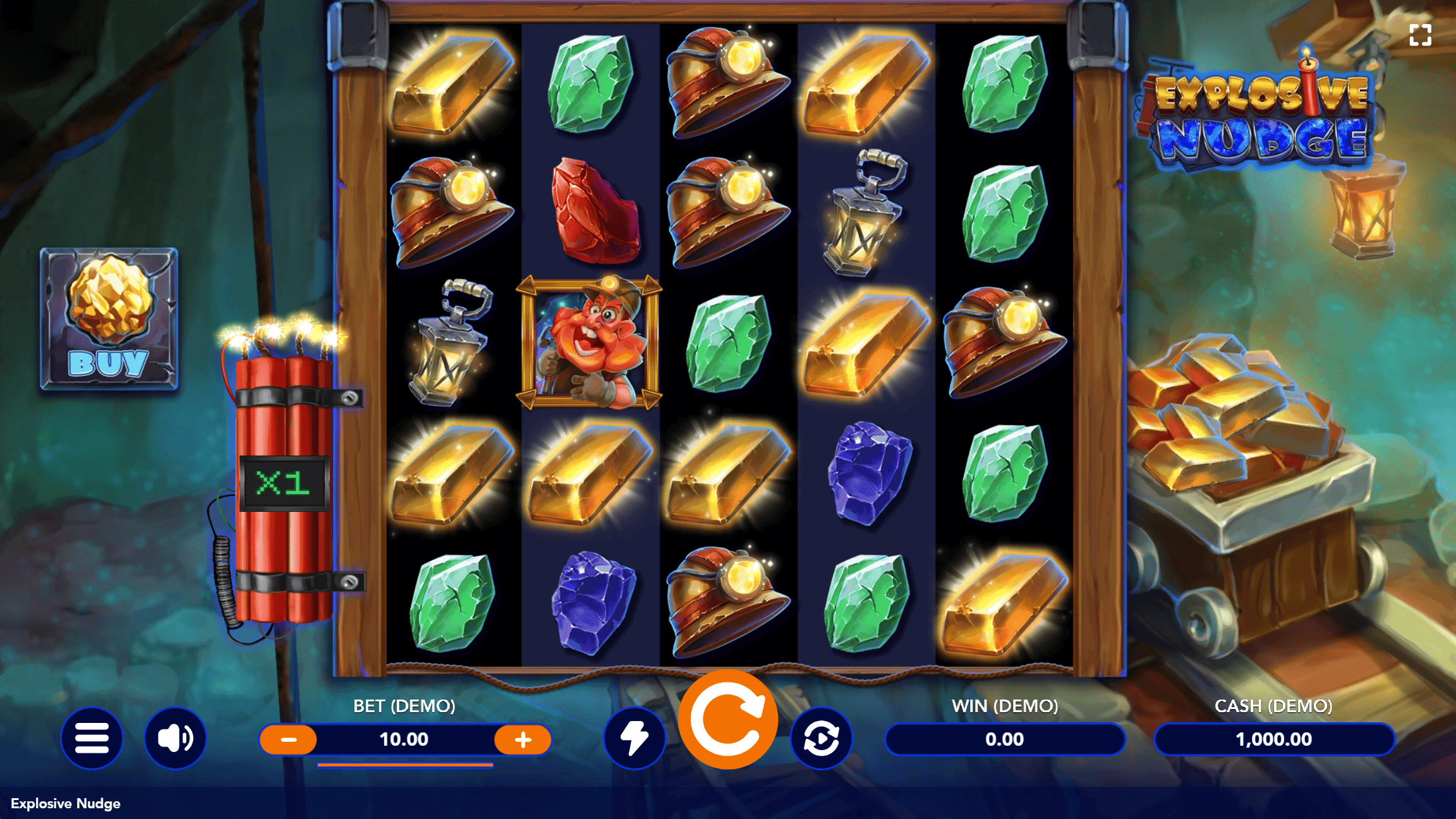Adjust the orange bet level slider
Screen dimensions: 1456x819
405,766
